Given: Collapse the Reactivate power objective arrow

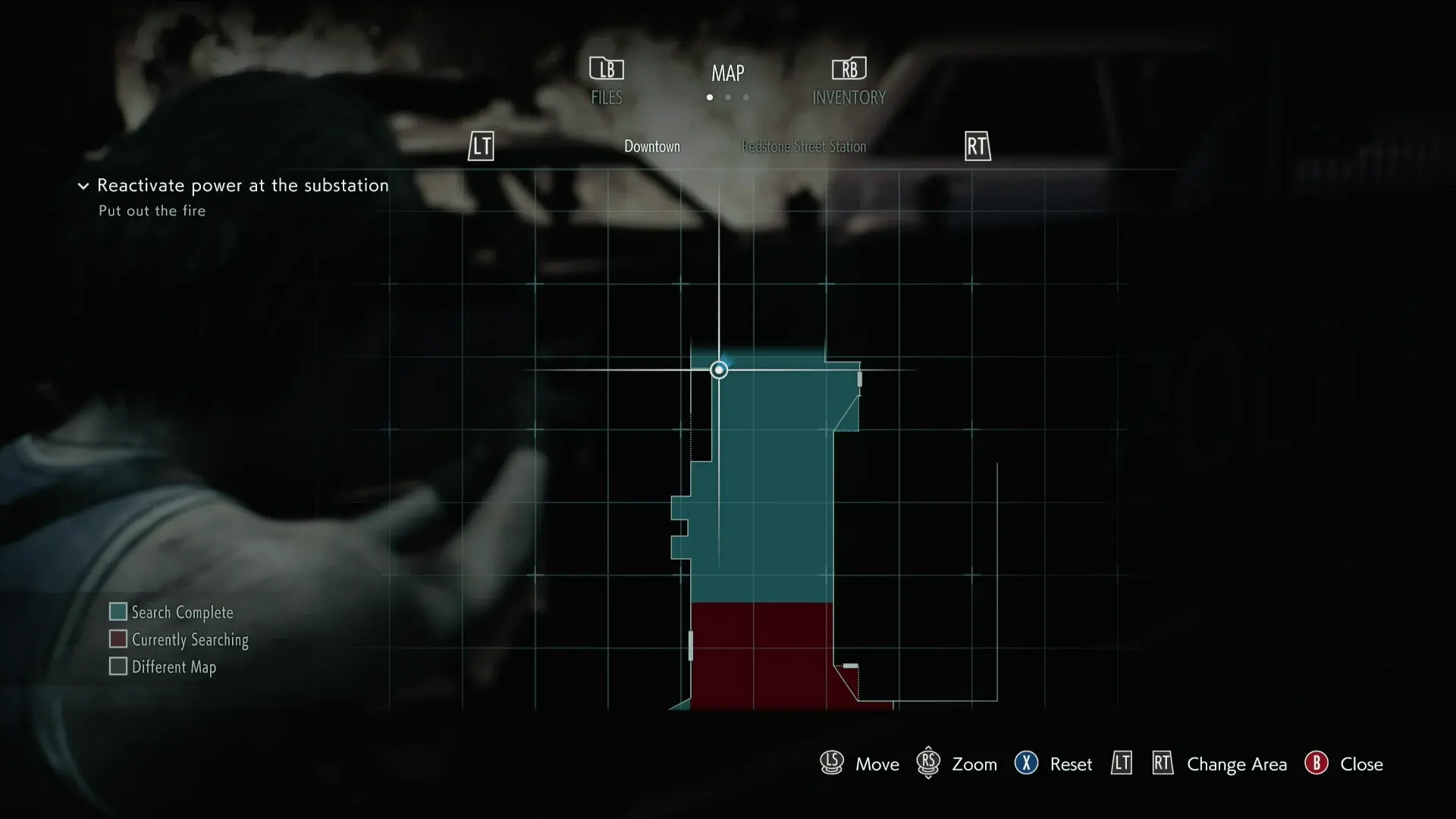Looking at the screenshot, I should 83,186.
